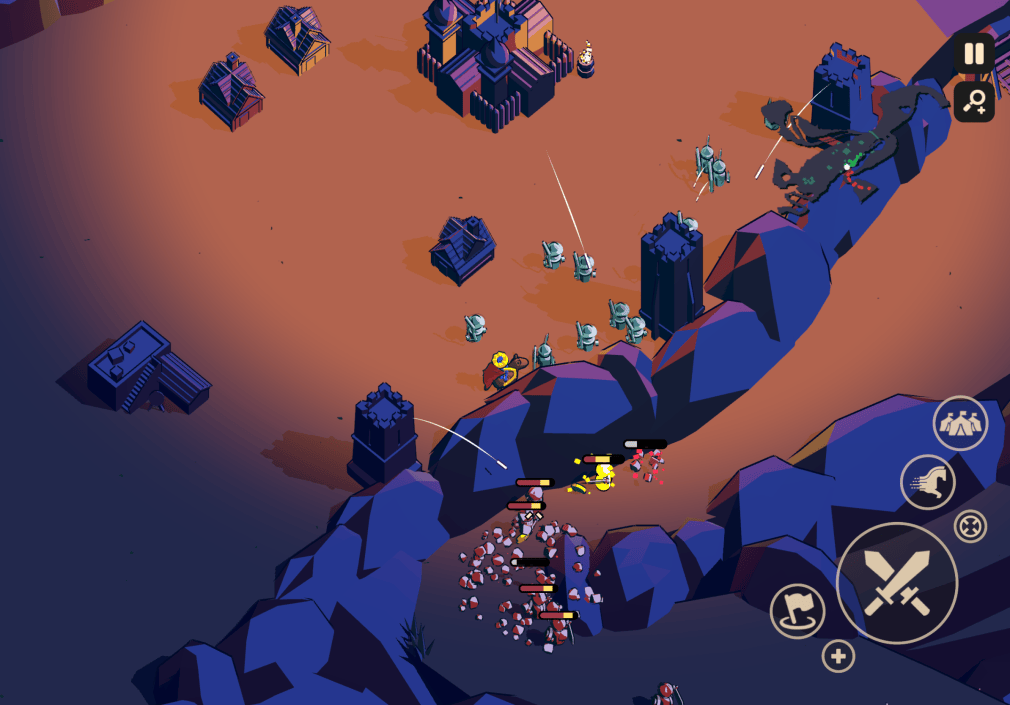Tap the flag rally point button
The image size is (1010, 705).
(797, 611)
